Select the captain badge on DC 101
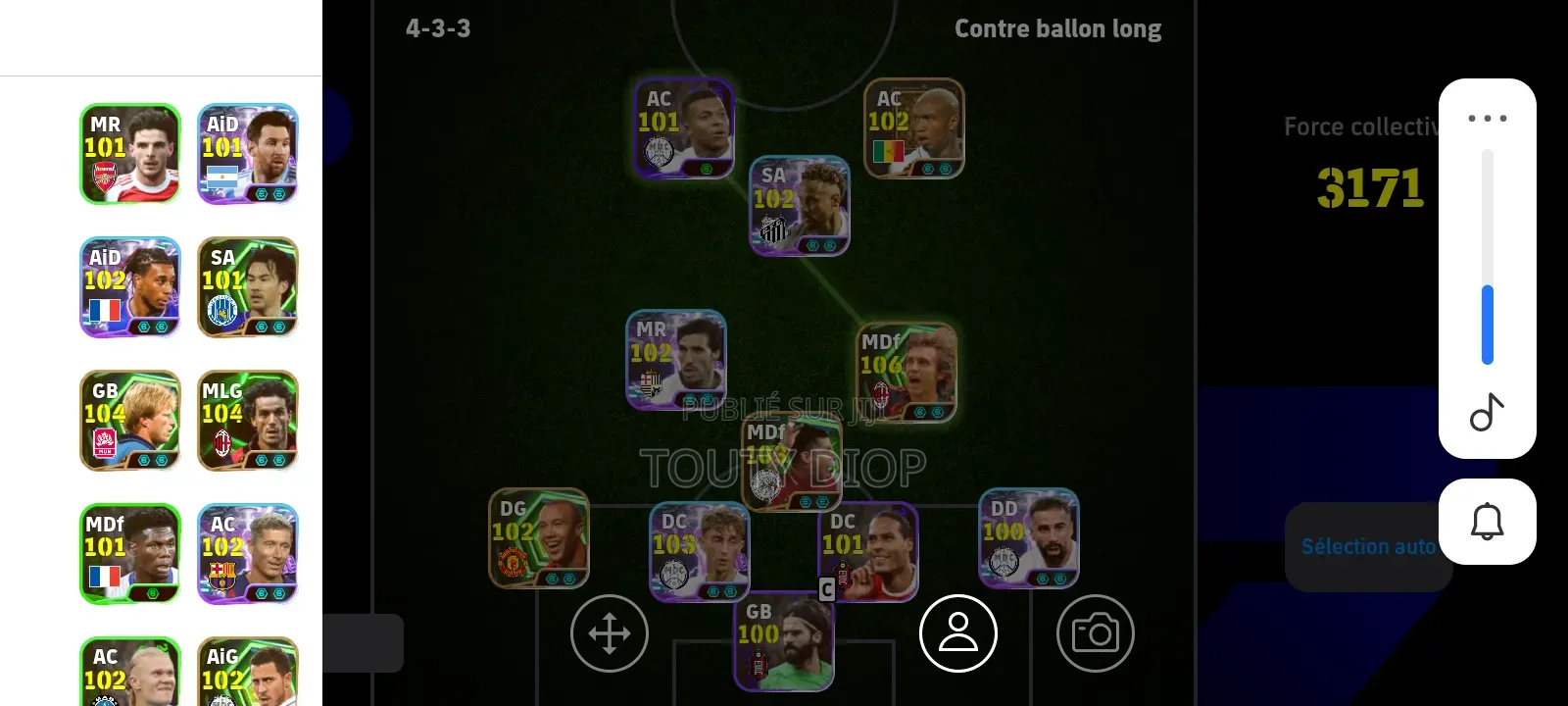The image size is (1568, 706). [826, 589]
